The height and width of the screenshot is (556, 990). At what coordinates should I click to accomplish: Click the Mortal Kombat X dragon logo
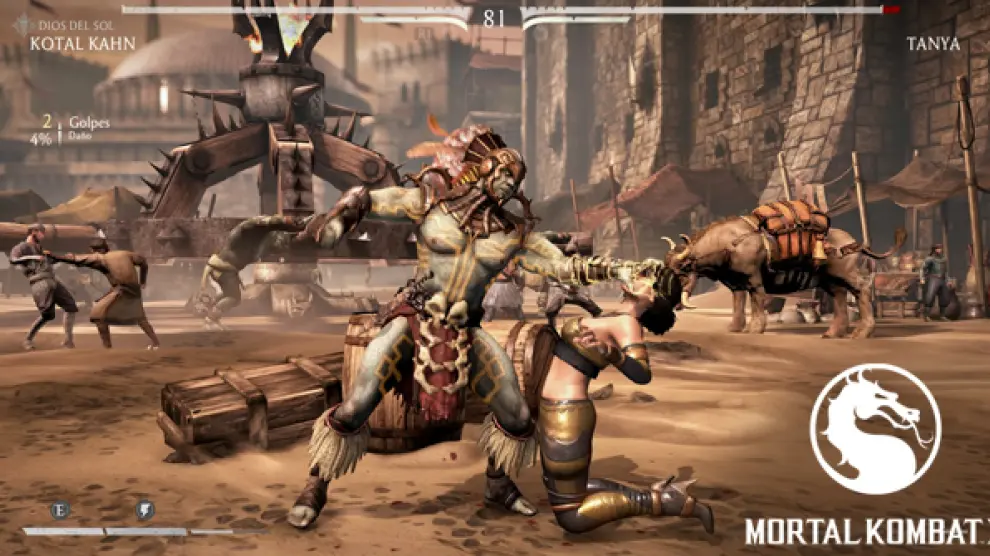pyautogui.click(x=874, y=429)
